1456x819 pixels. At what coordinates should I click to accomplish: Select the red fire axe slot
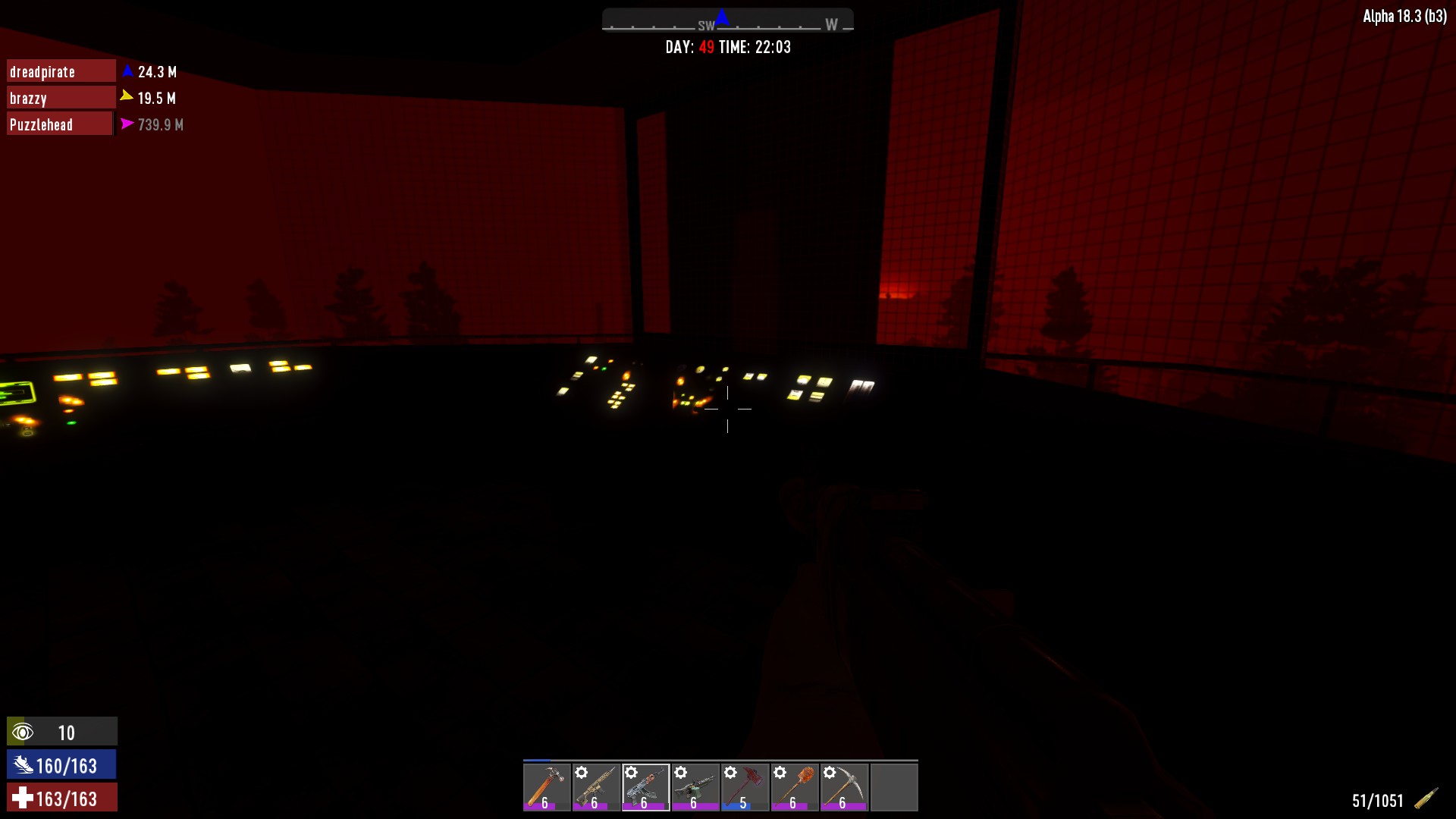pyautogui.click(x=745, y=787)
